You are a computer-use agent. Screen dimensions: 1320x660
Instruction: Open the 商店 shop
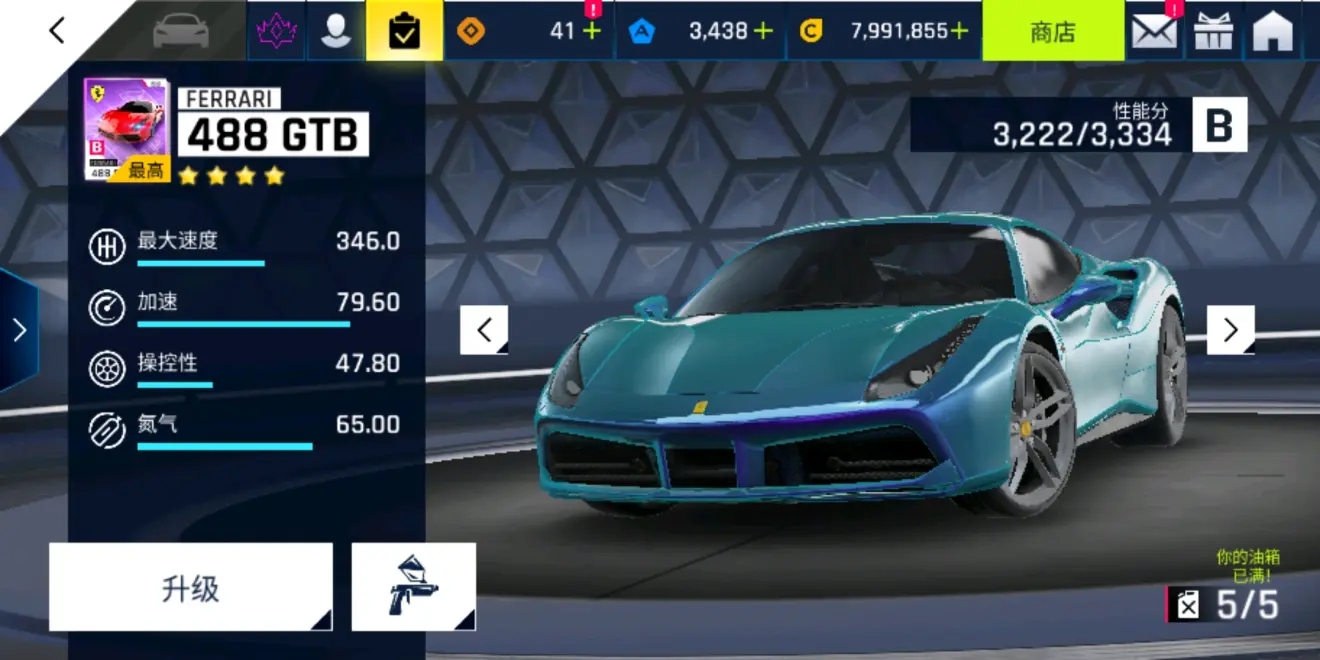tap(1052, 31)
